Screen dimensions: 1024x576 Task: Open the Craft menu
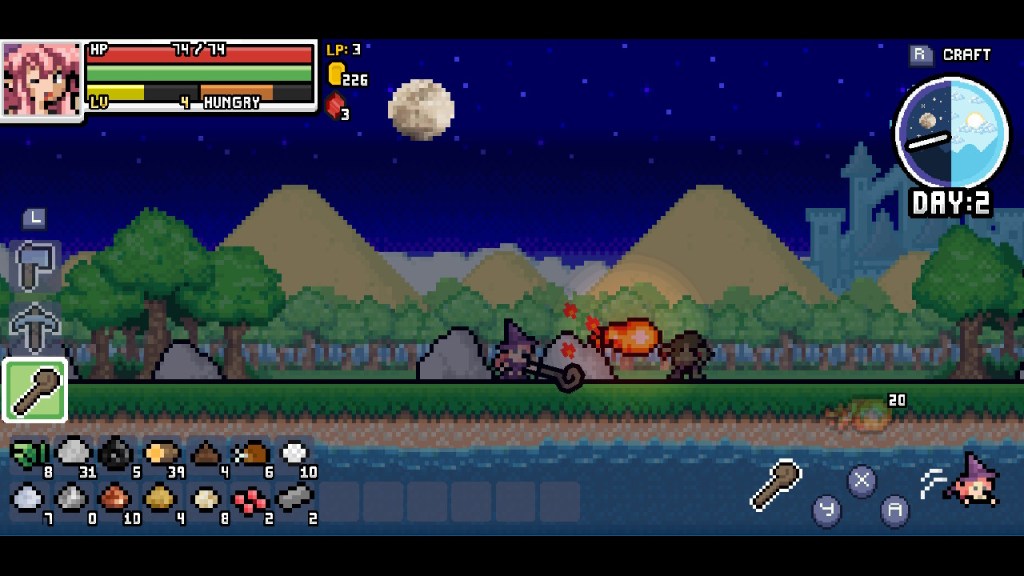coord(951,55)
